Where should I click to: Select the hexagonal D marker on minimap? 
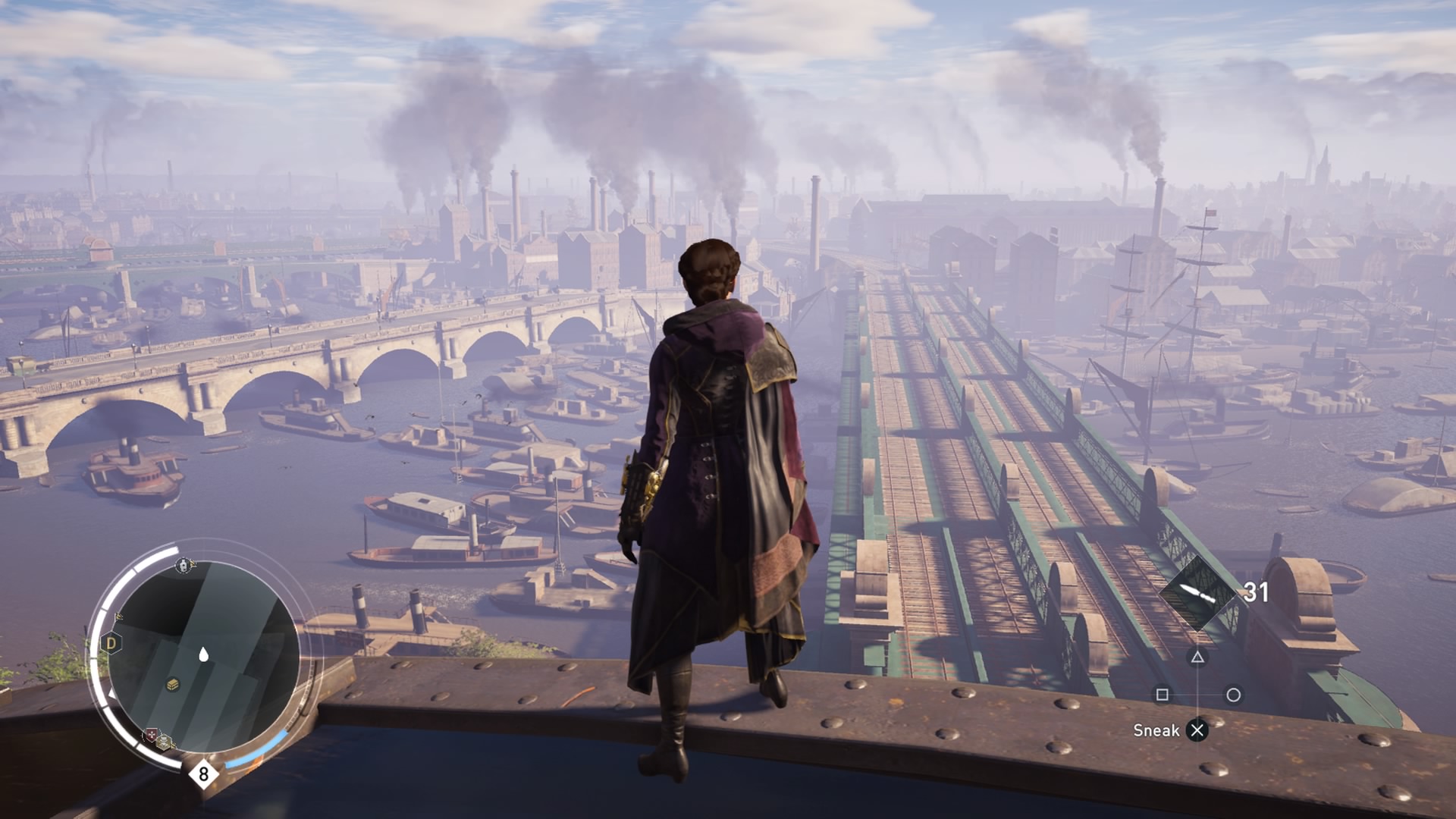coord(111,644)
